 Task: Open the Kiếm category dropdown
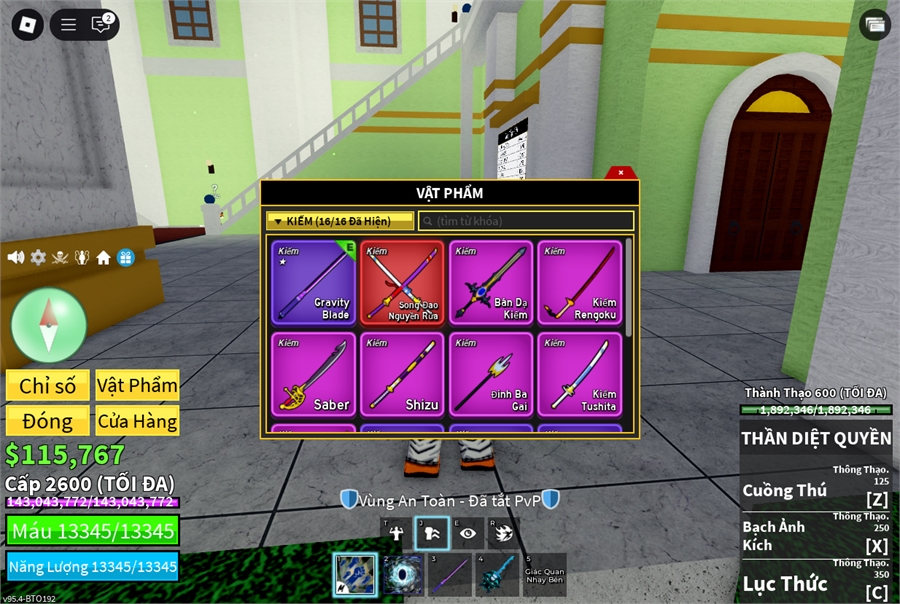340,221
